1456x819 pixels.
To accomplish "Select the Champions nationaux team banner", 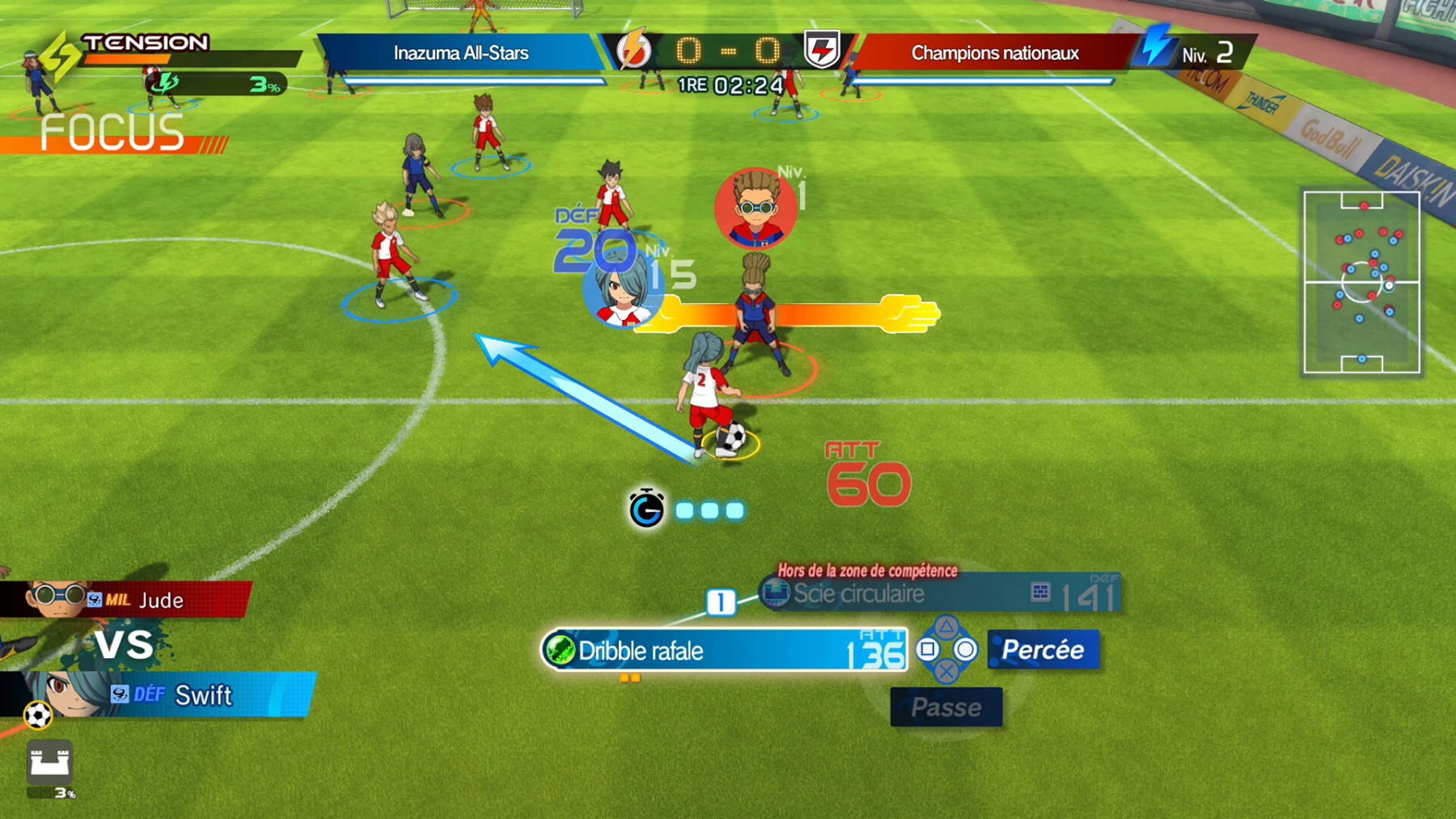I will click(993, 53).
